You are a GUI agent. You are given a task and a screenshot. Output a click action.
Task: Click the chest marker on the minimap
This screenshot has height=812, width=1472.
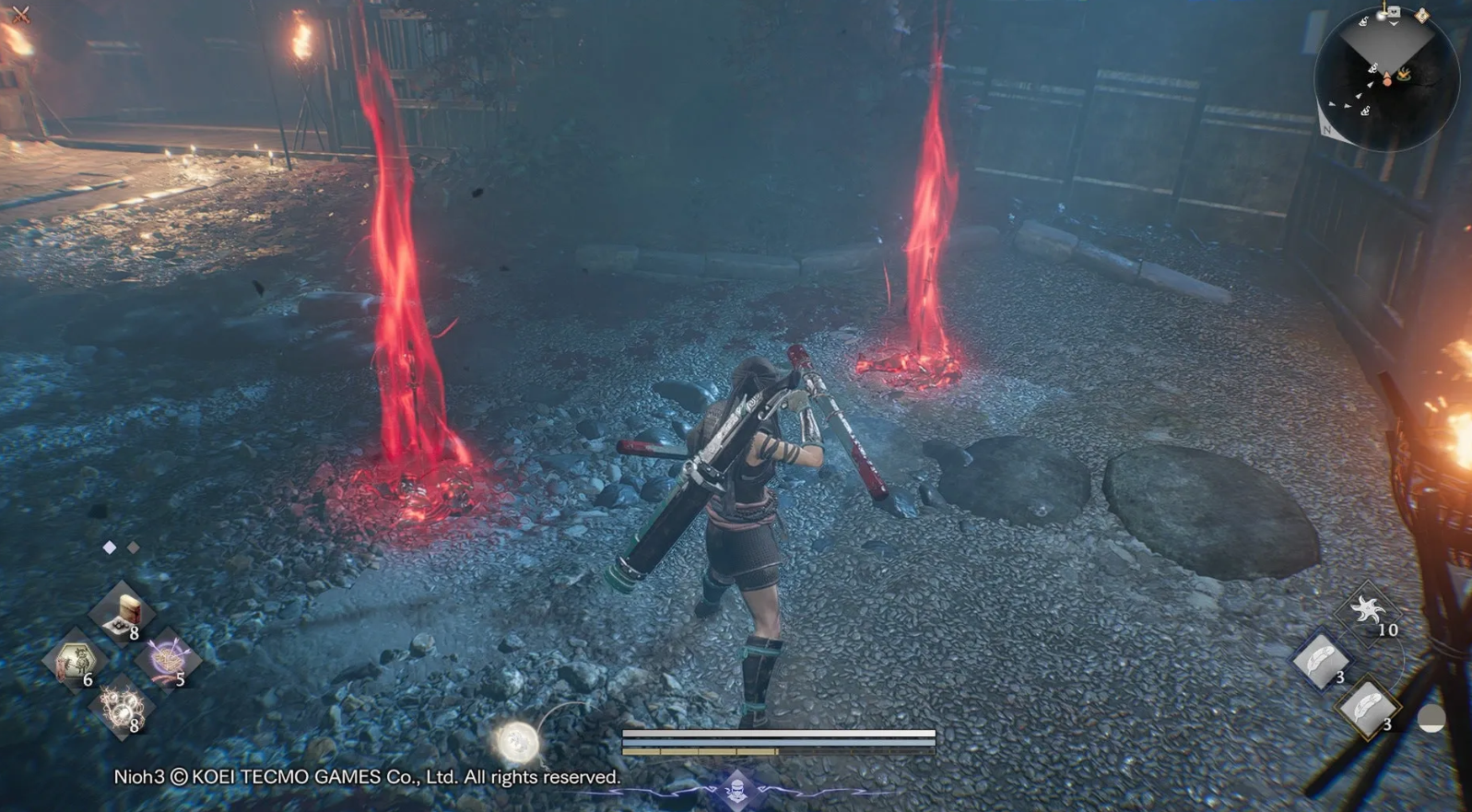click(x=1394, y=13)
